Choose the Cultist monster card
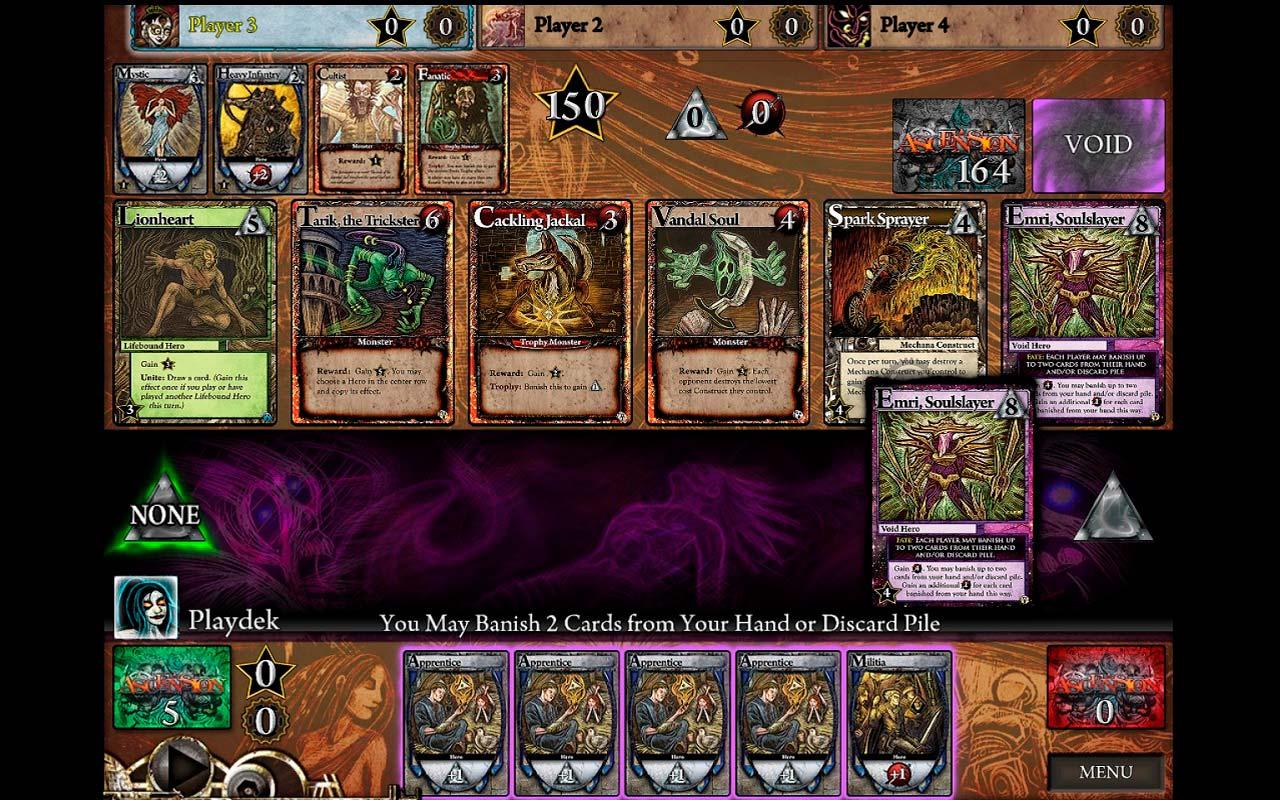 tap(361, 129)
